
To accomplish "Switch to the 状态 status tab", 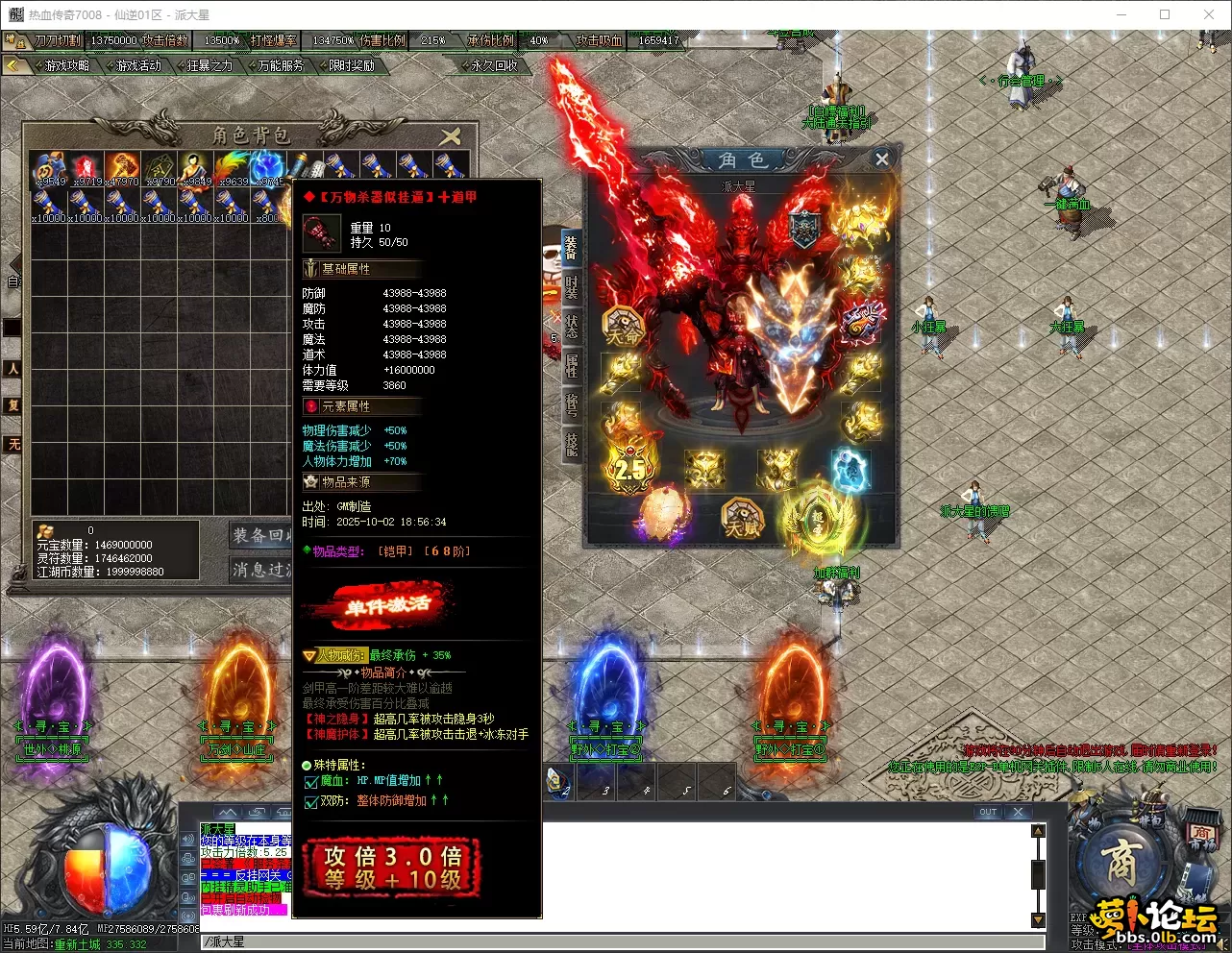I will [x=571, y=325].
